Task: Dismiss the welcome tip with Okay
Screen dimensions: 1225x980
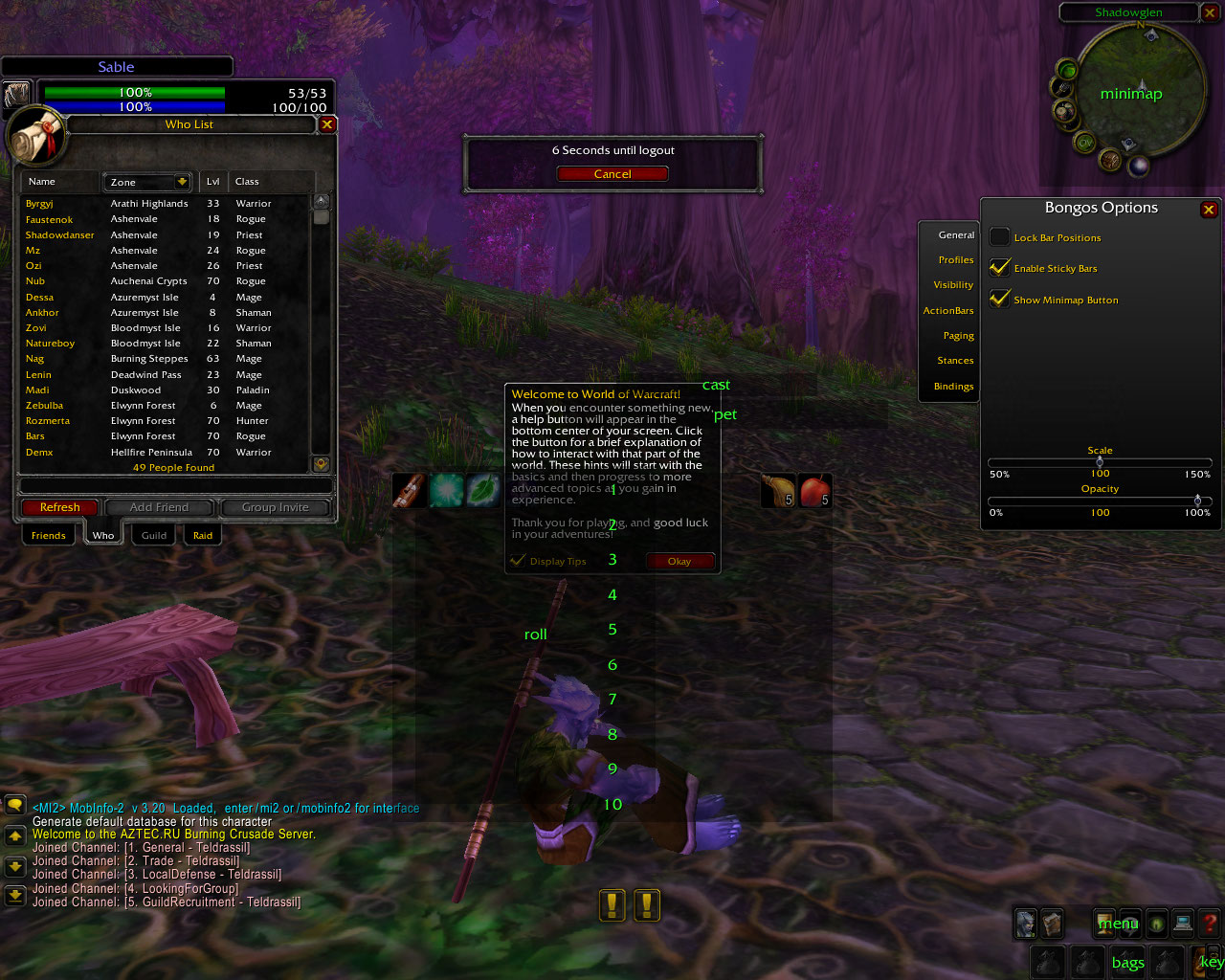Action: click(x=679, y=562)
